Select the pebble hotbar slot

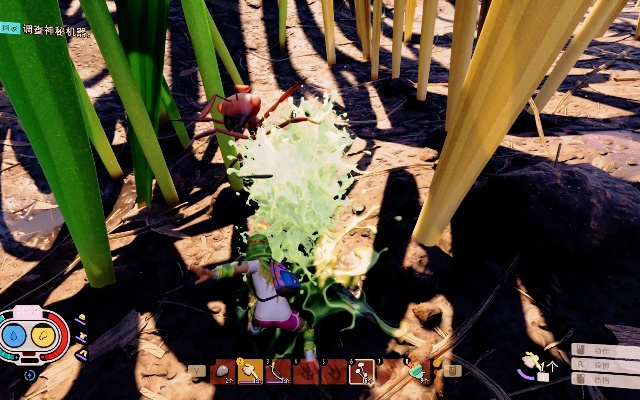[223, 371]
